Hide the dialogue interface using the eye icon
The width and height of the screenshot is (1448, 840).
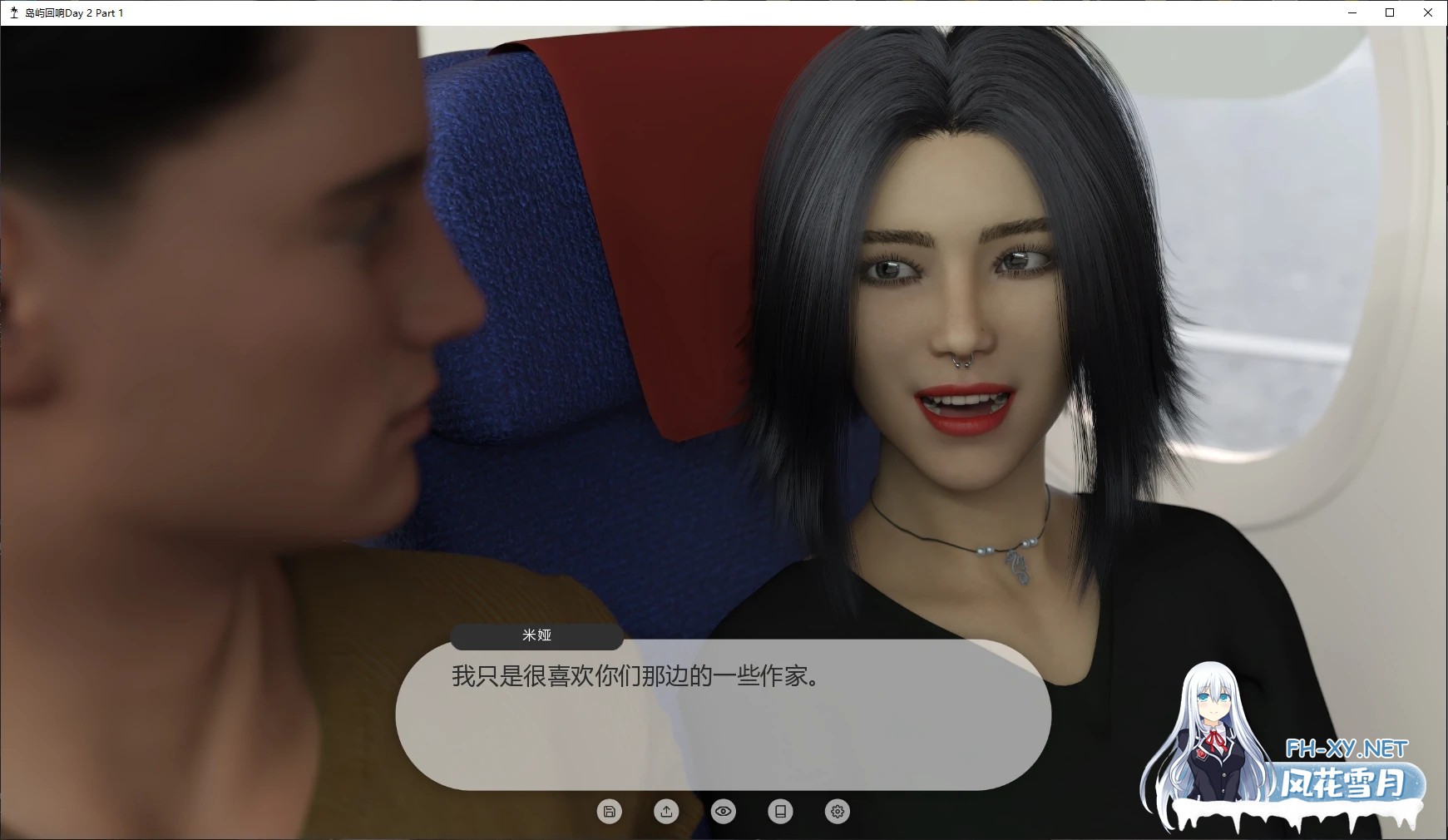tap(724, 811)
